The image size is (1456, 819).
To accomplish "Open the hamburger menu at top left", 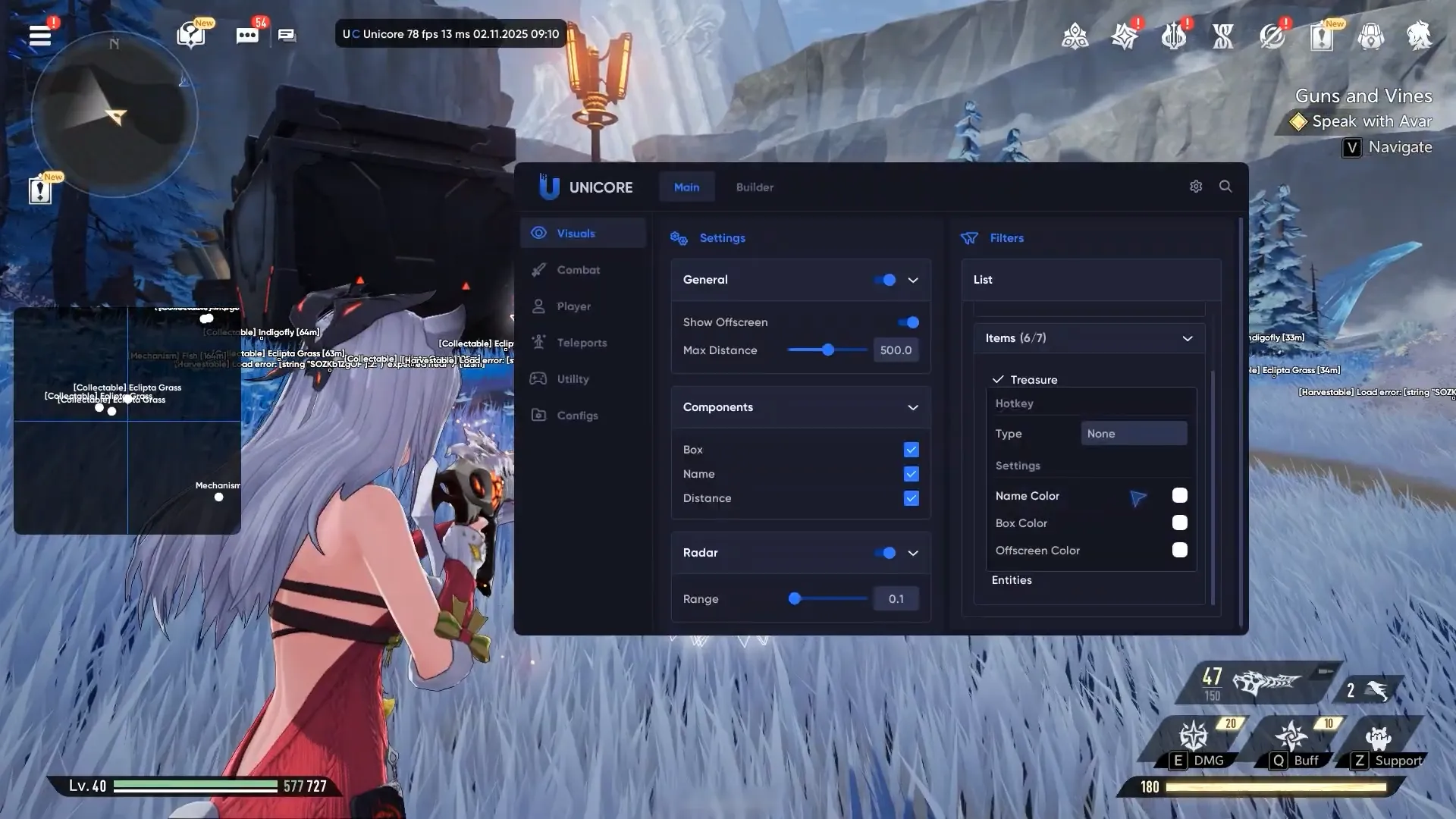I will point(39,36).
